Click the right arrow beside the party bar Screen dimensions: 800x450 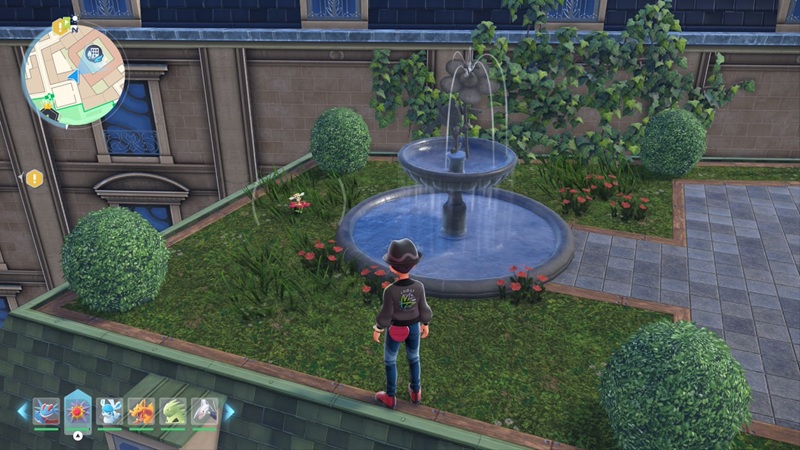[229, 411]
